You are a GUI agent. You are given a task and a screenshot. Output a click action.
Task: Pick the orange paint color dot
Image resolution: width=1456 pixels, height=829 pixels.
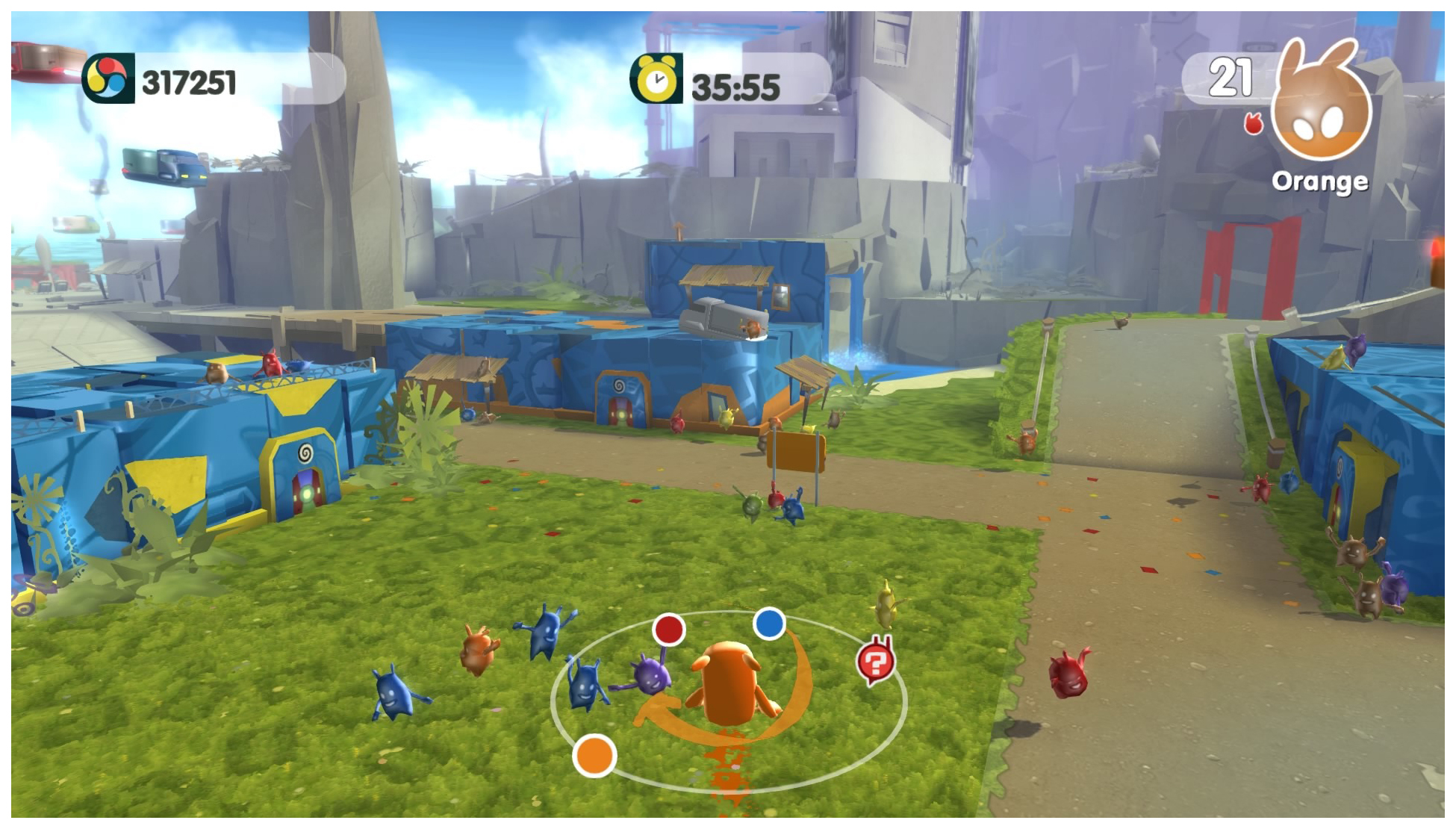click(594, 755)
